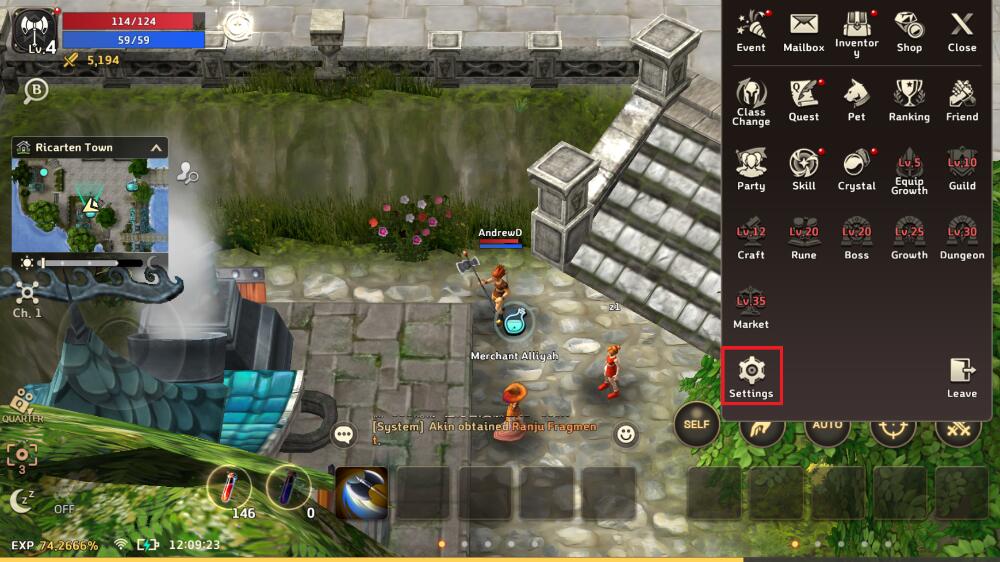Show the Event menu
Viewport: 1000px width, 562px height.
click(x=751, y=31)
